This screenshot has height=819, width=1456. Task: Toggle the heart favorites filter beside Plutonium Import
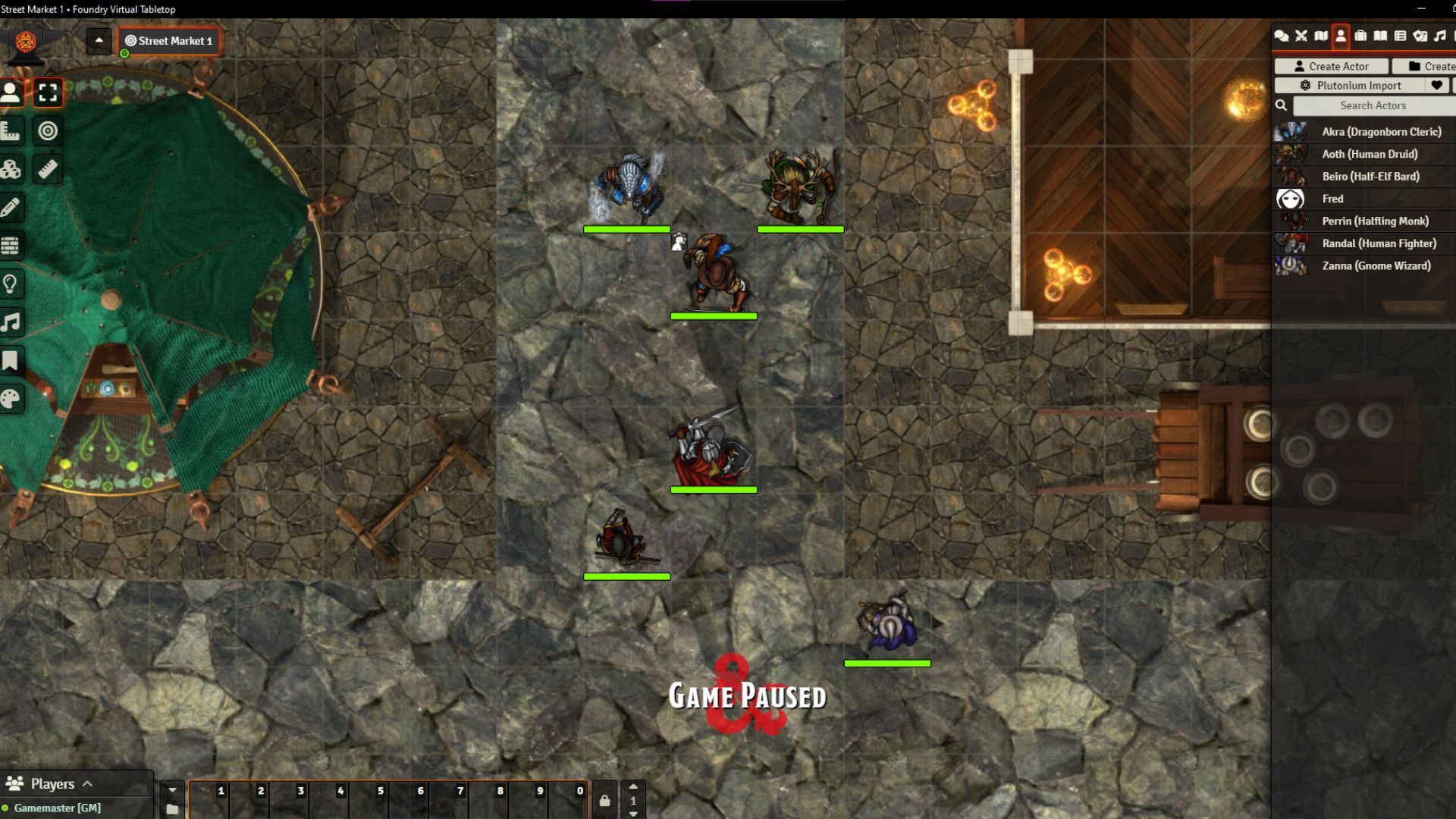click(1437, 85)
